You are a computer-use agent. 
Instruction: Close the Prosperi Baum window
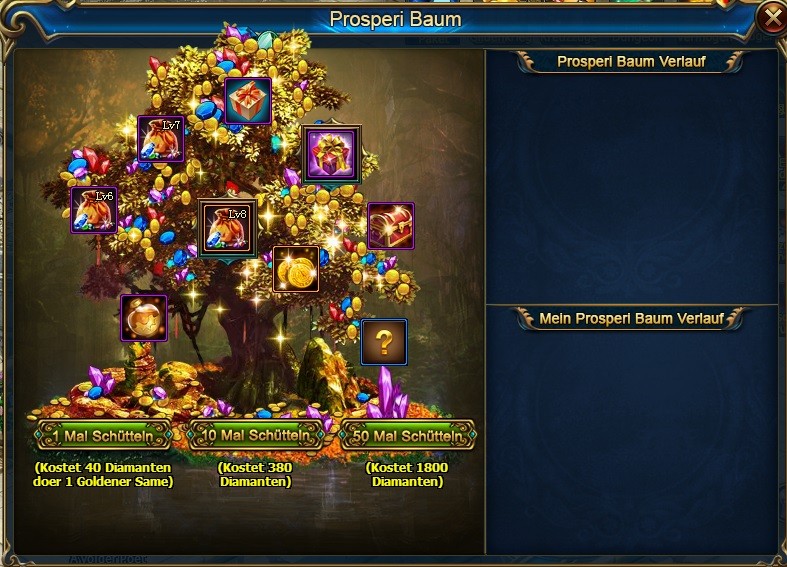[771, 17]
